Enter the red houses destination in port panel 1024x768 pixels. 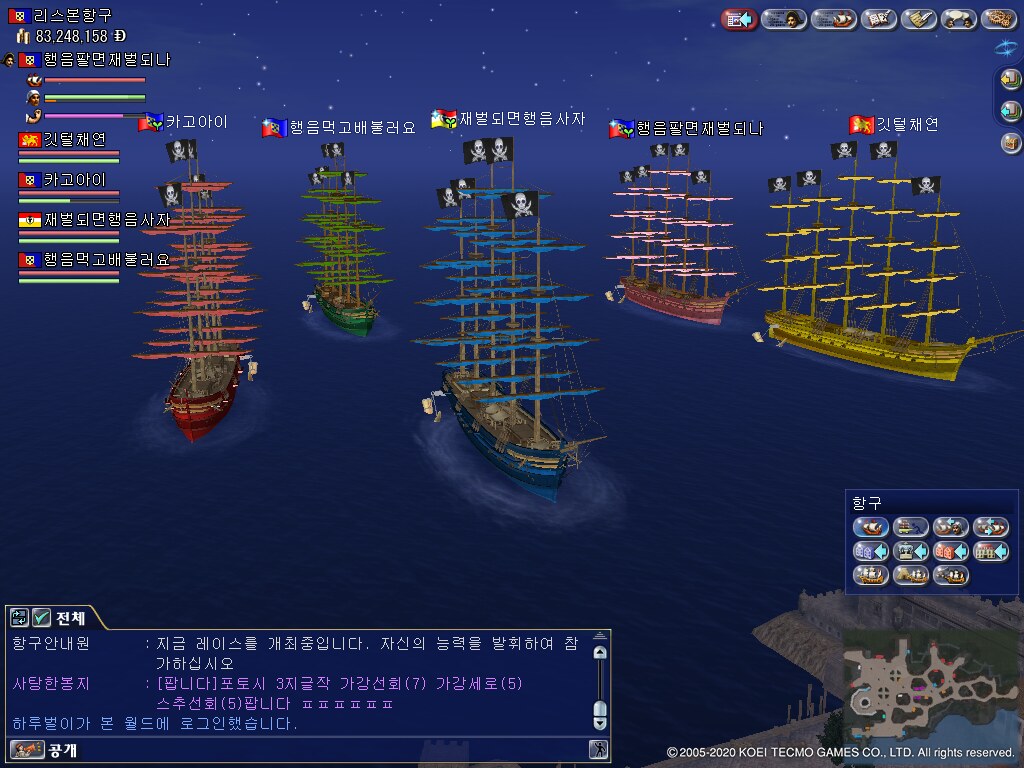click(x=950, y=551)
